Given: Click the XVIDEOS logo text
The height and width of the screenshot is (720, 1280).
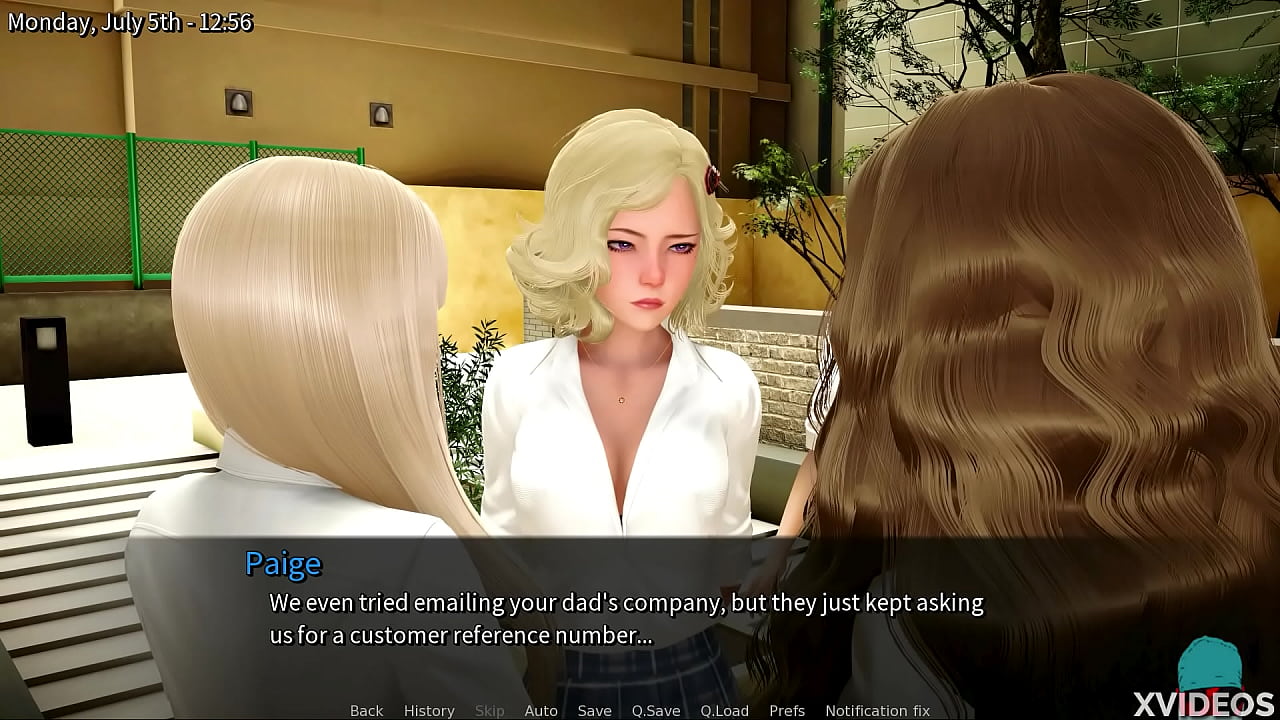Looking at the screenshot, I should click(1203, 701).
